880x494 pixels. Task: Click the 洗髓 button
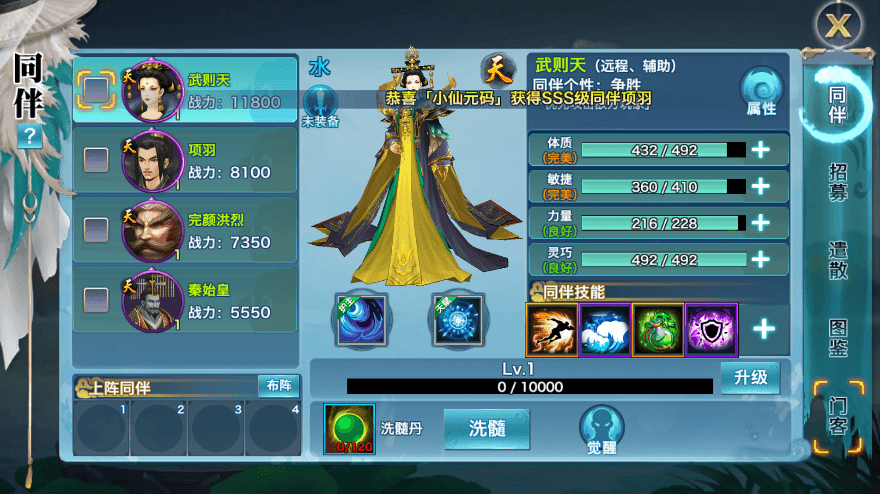pos(485,427)
